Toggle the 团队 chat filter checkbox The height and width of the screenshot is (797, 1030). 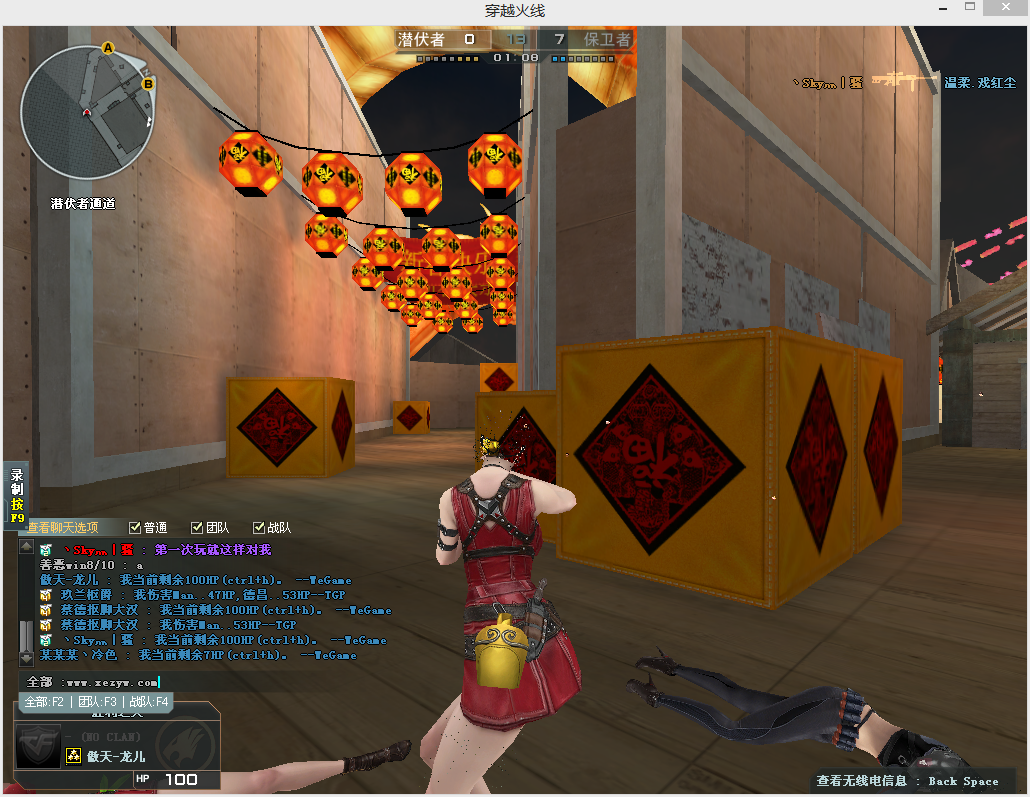[197, 527]
